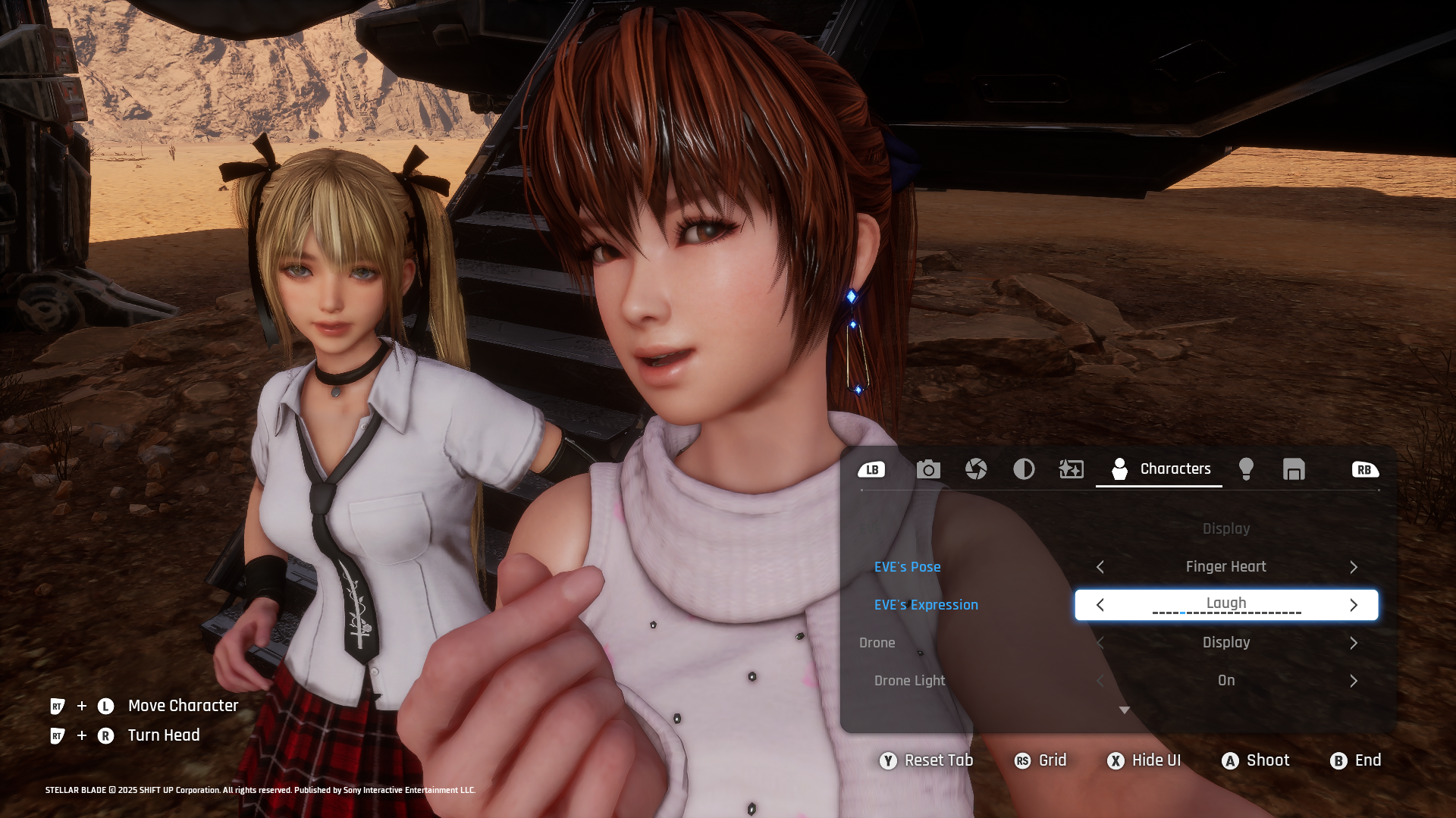Shoot the photo

point(1255,760)
